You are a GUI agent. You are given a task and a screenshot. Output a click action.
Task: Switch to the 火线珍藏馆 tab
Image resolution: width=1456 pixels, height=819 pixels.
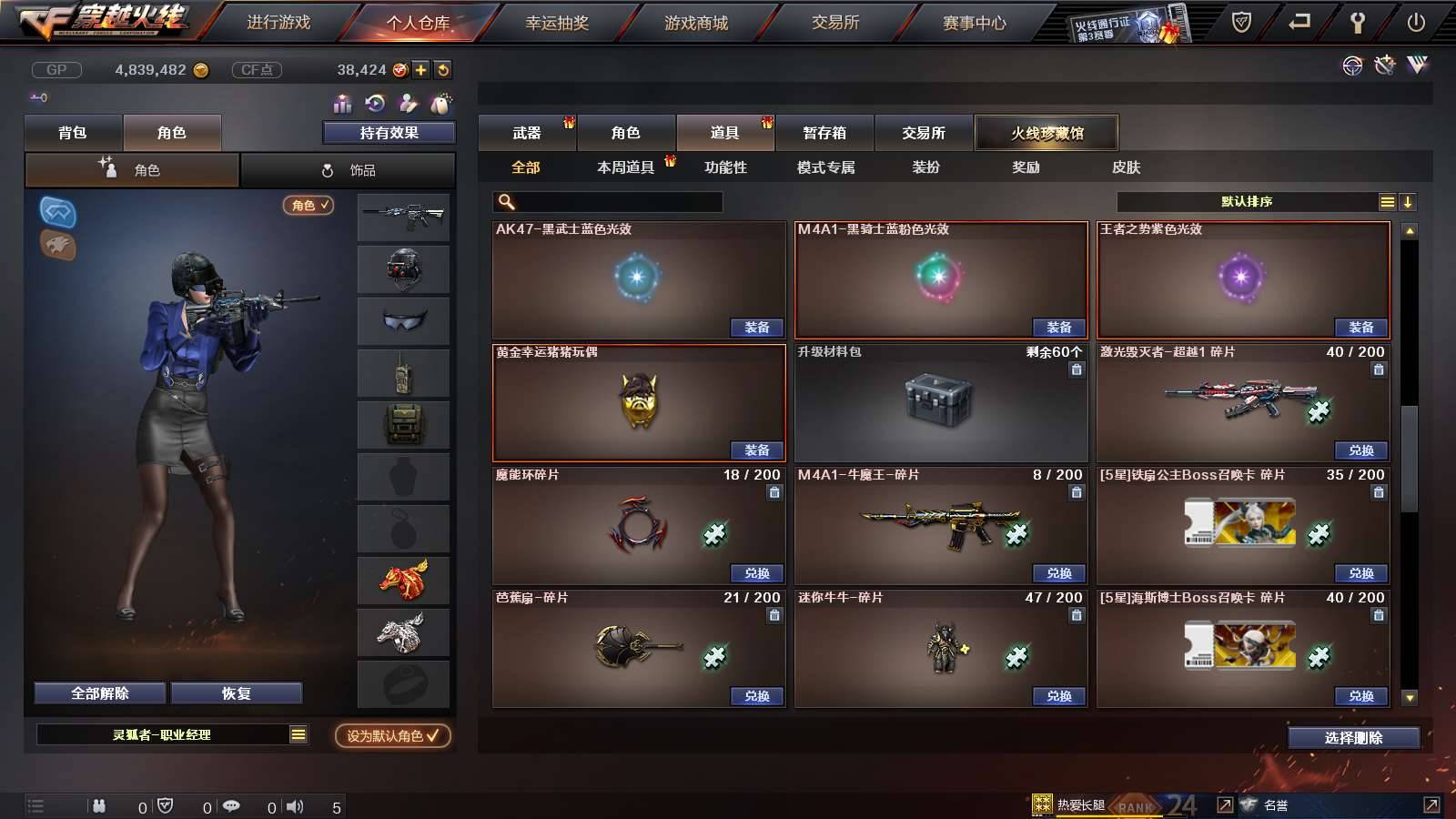pos(1046,132)
